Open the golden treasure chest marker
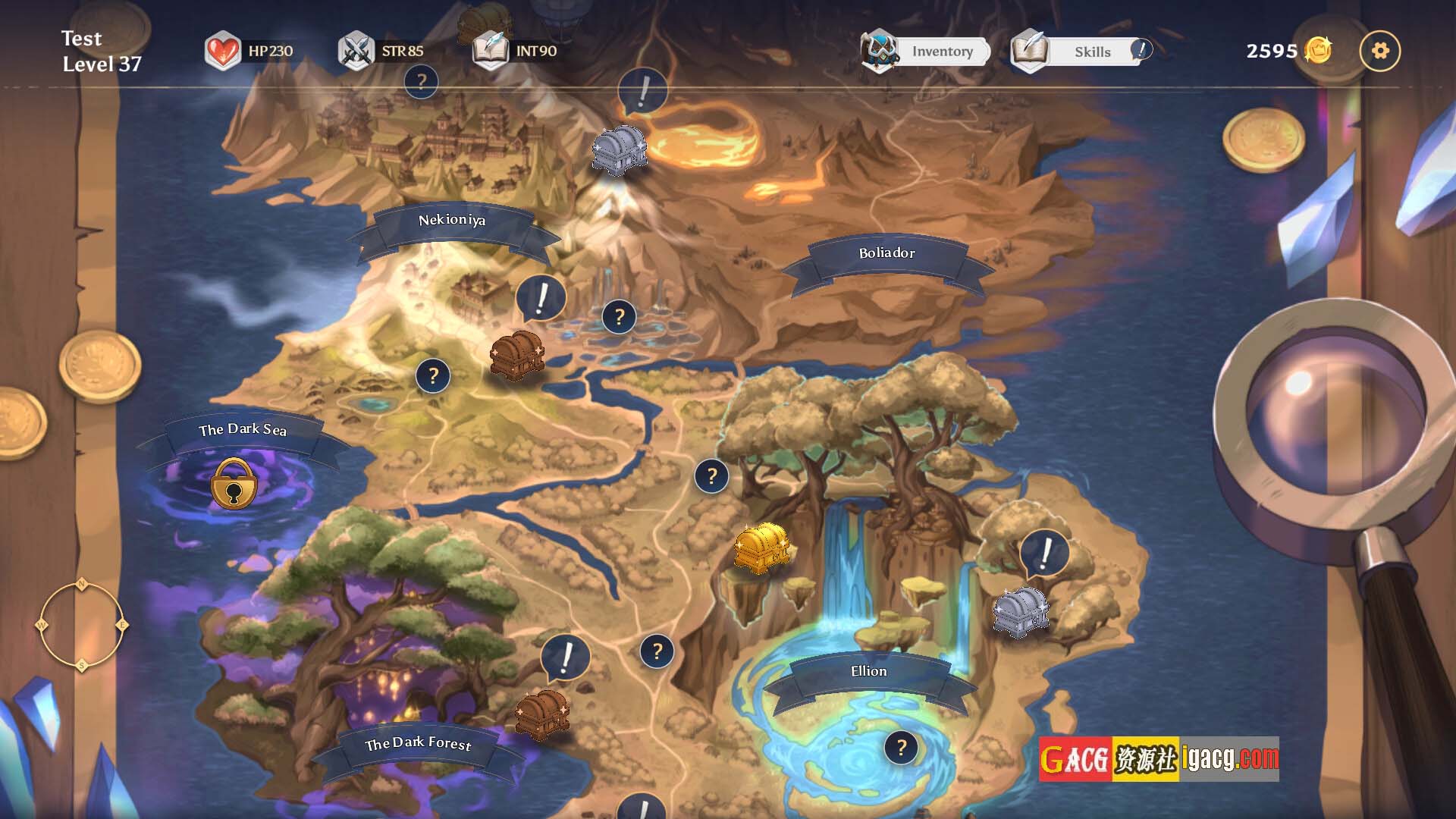This screenshot has height=819, width=1456. click(x=761, y=547)
